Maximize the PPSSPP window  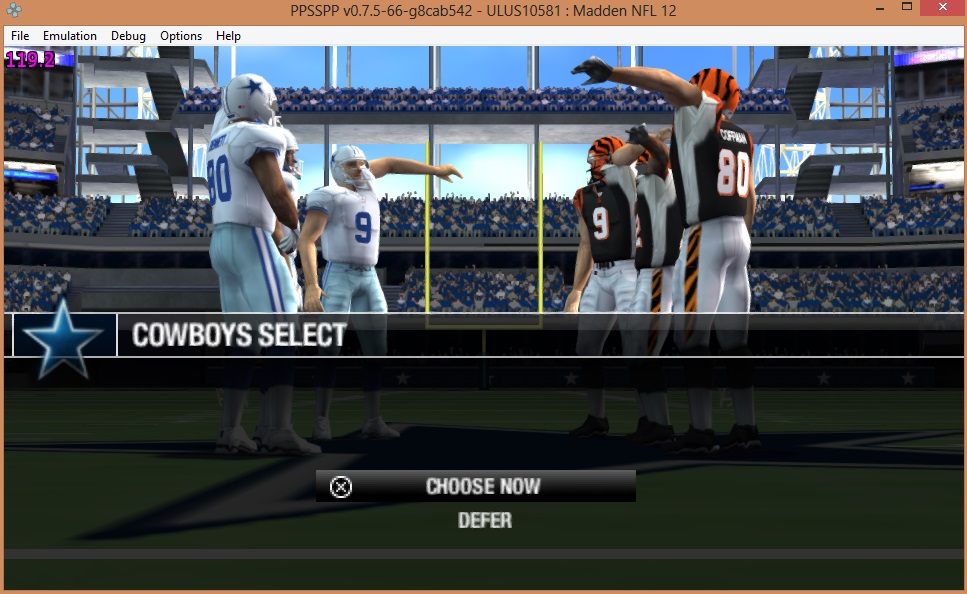click(x=906, y=9)
